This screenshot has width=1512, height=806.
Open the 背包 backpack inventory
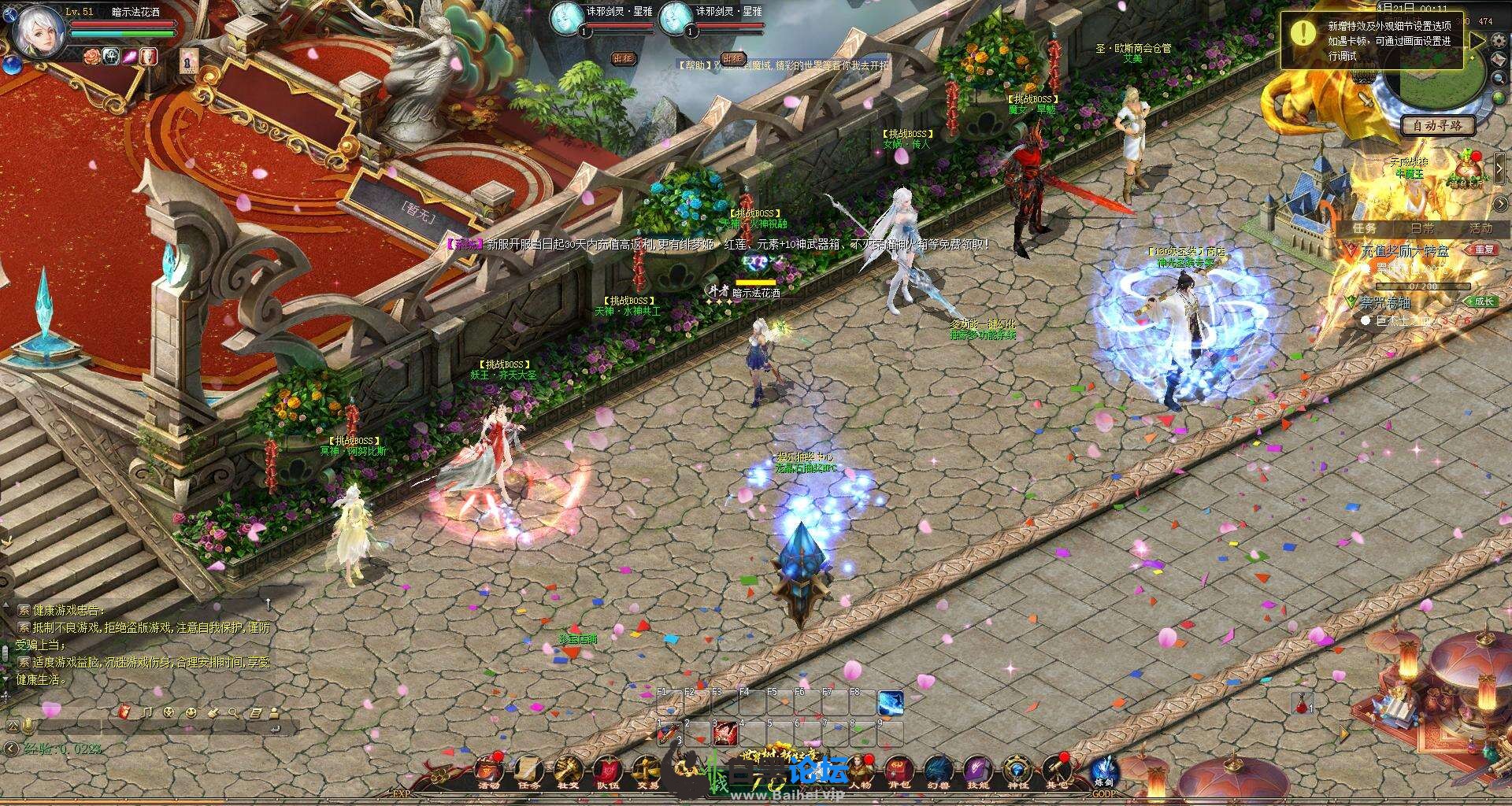coord(899,770)
